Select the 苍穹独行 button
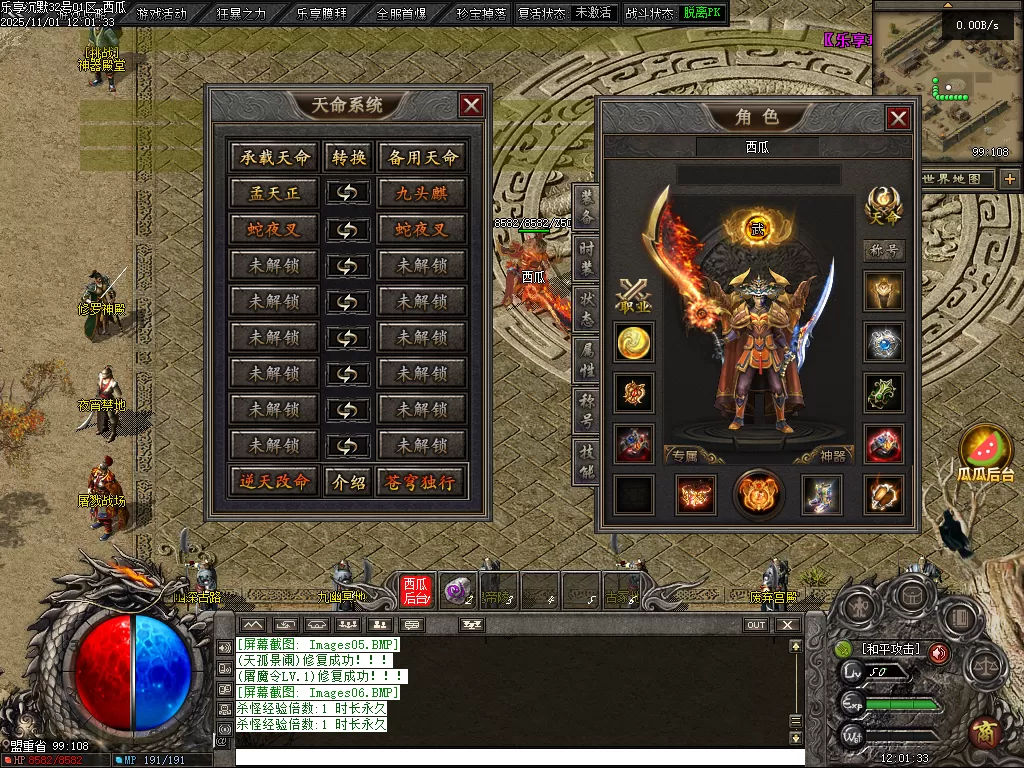 click(x=421, y=481)
